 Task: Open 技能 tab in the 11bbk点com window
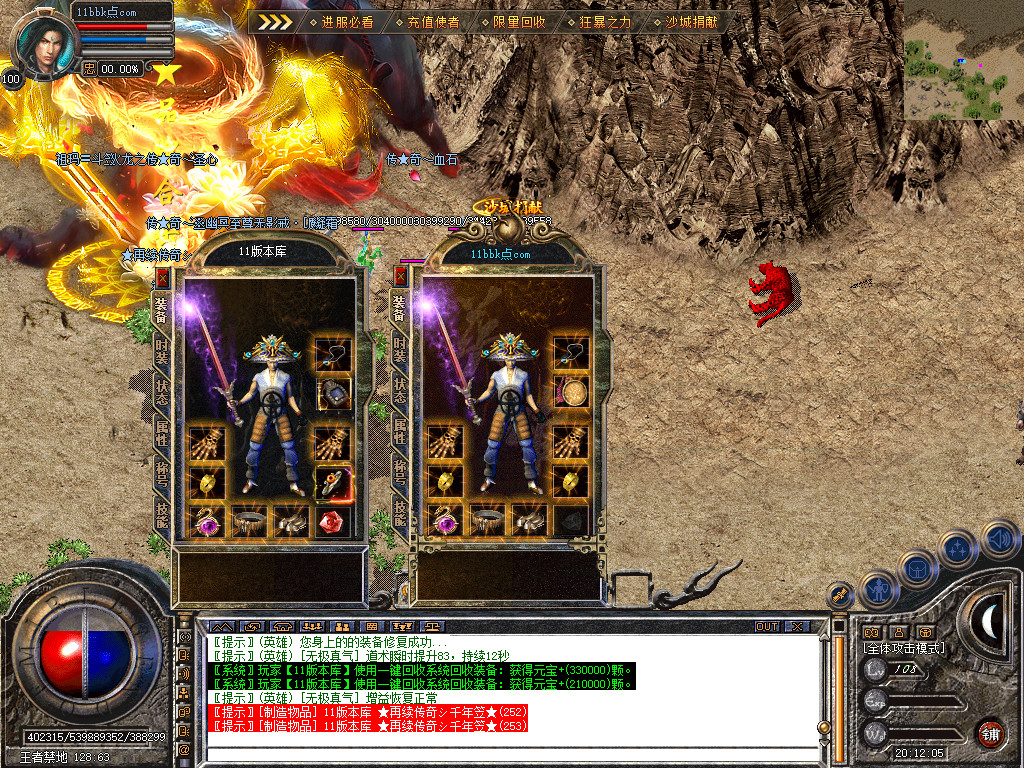point(400,514)
